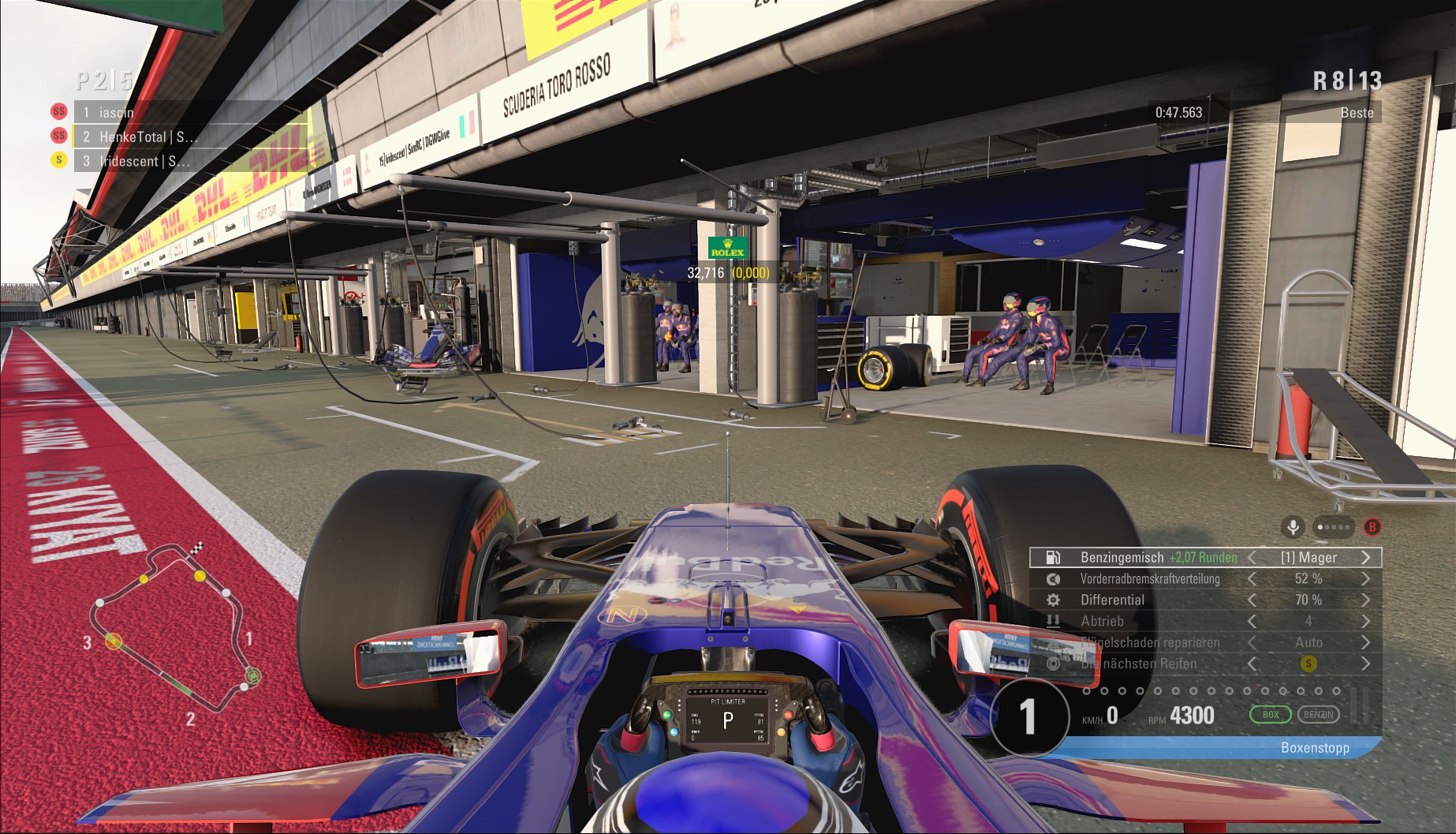Decrease Differential with the left arrow

(x=1252, y=600)
